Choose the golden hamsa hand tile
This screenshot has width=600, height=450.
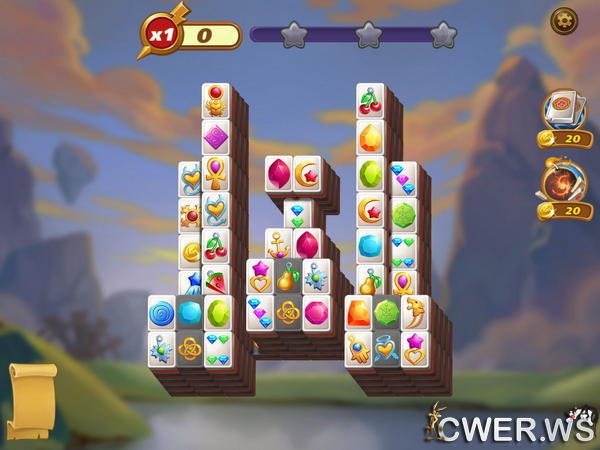point(358,350)
